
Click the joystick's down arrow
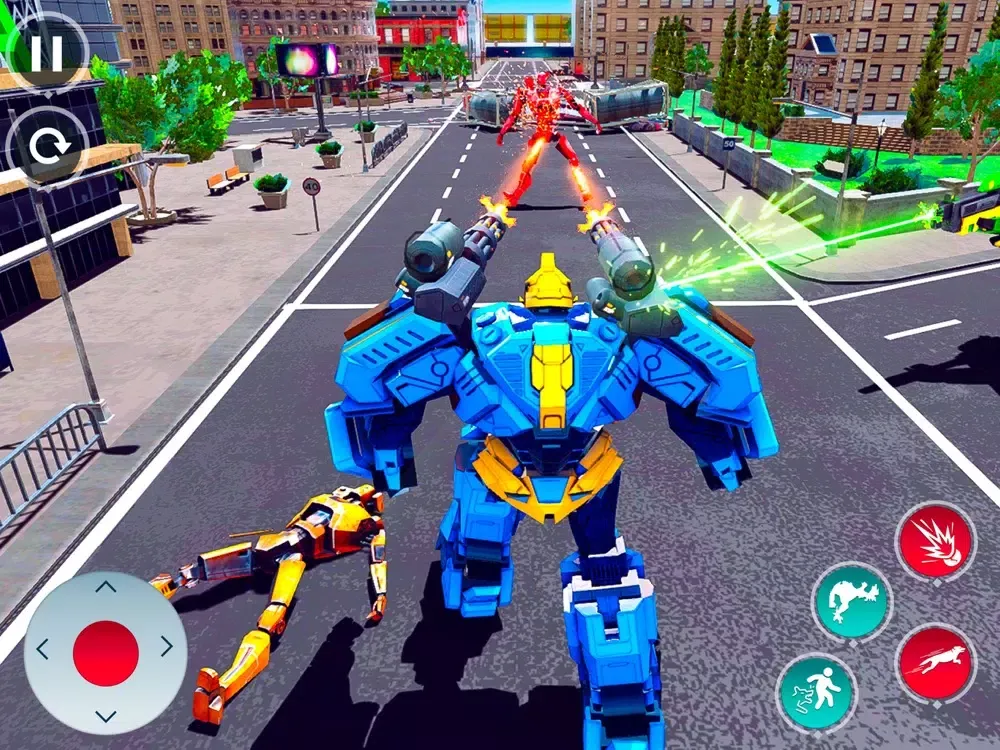click(106, 715)
